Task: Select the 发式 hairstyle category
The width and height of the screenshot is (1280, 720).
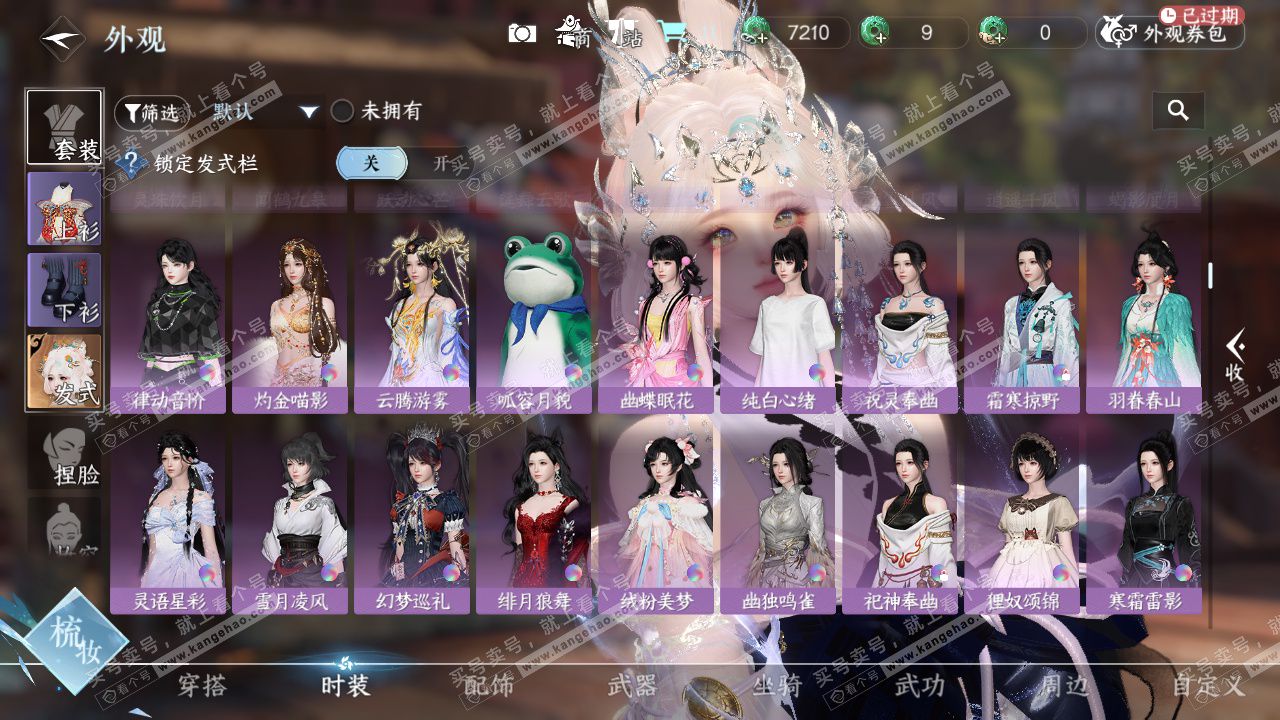Action: pyautogui.click(x=64, y=371)
